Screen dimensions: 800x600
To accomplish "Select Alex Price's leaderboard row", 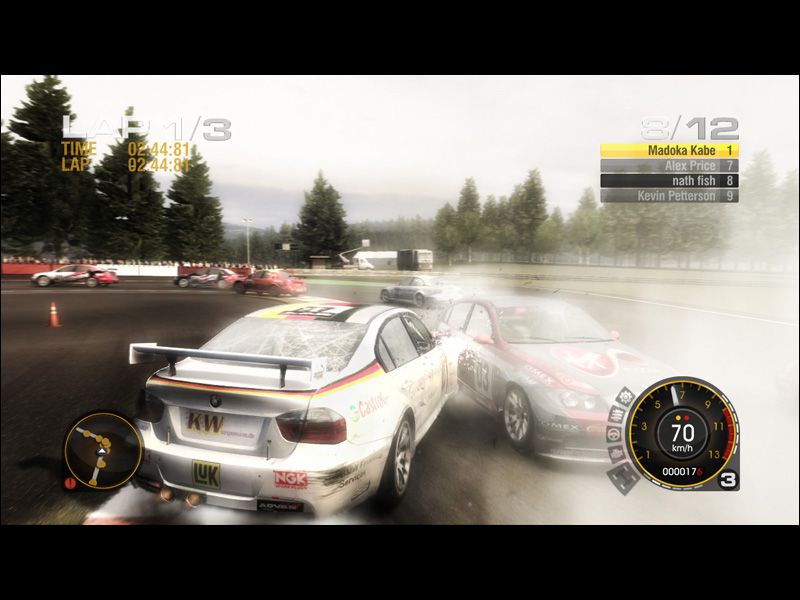I will click(x=669, y=165).
